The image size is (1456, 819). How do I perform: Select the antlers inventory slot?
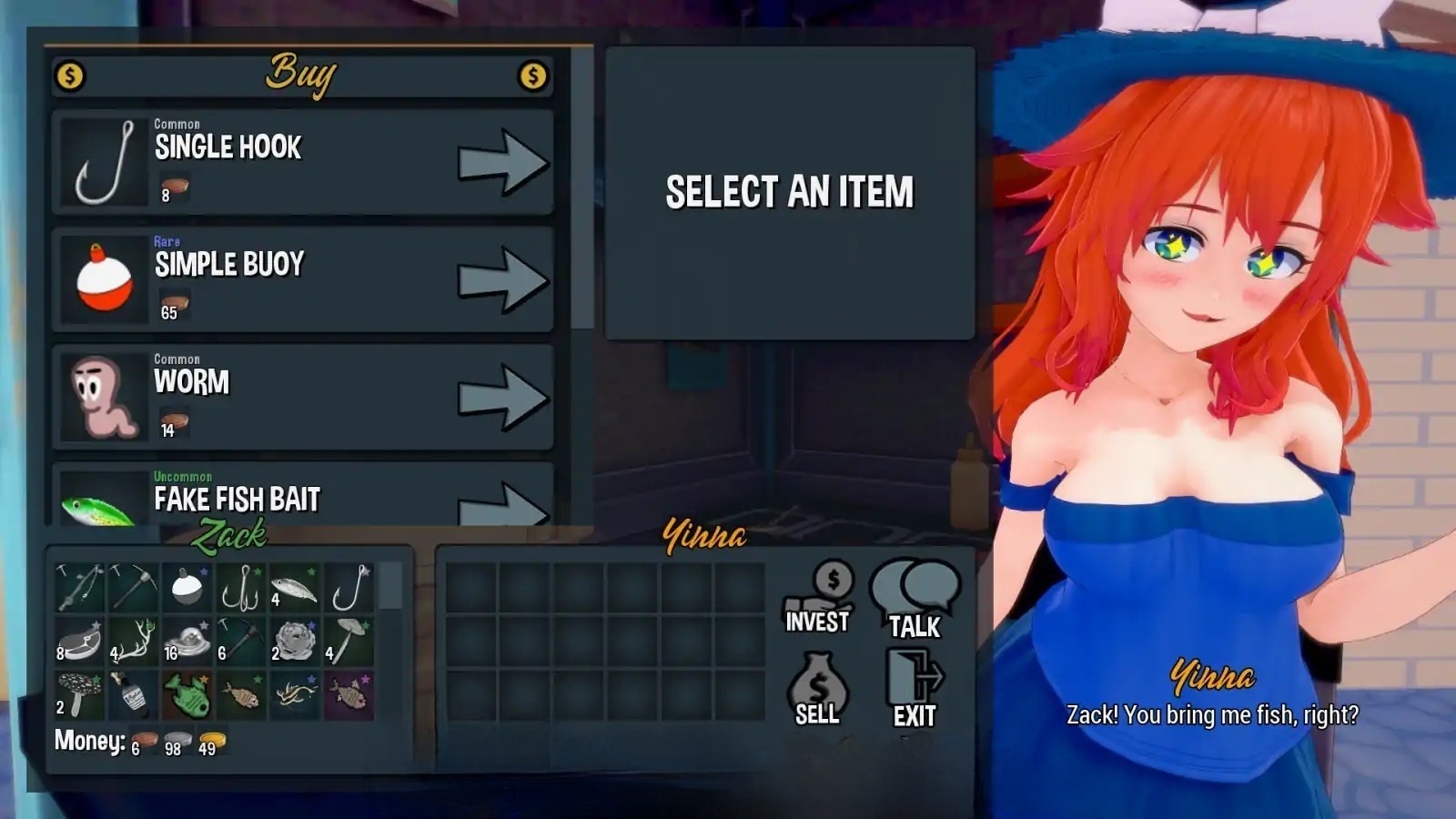[133, 642]
